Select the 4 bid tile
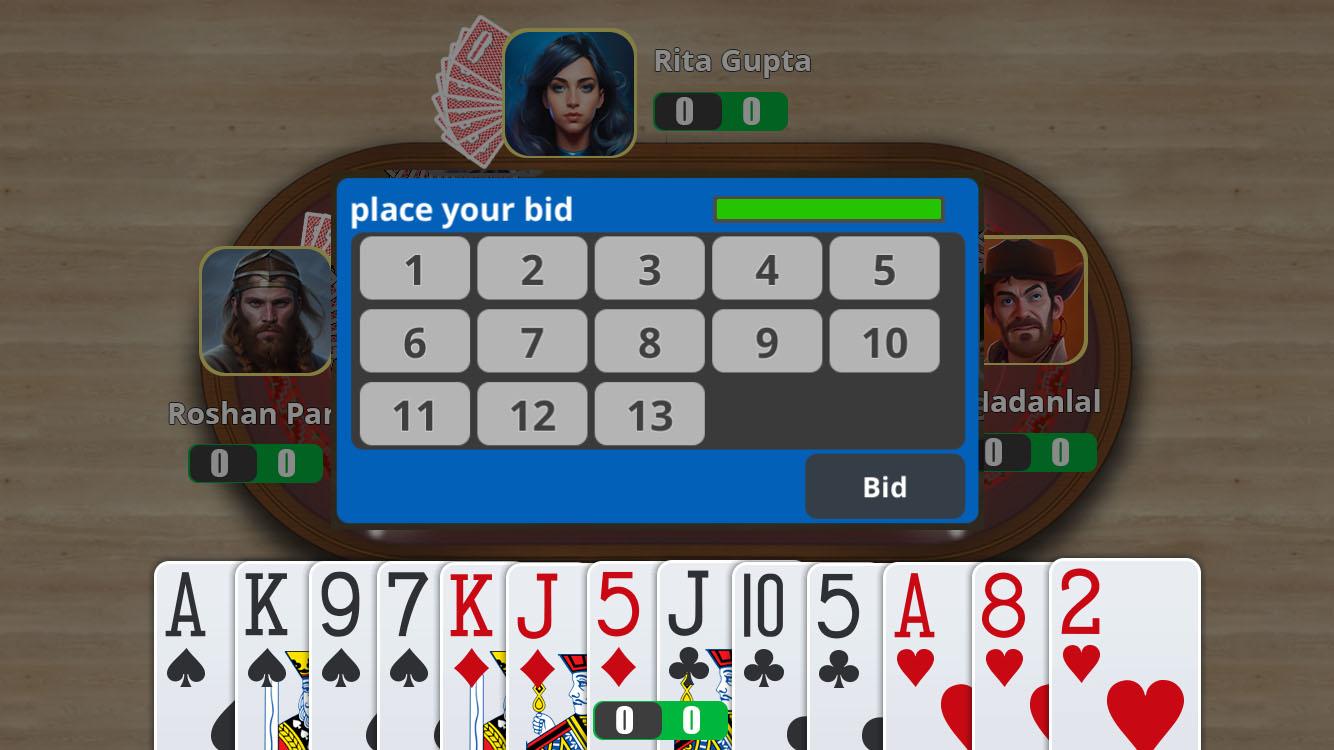Screen dimensions: 1334x750 tap(767, 268)
